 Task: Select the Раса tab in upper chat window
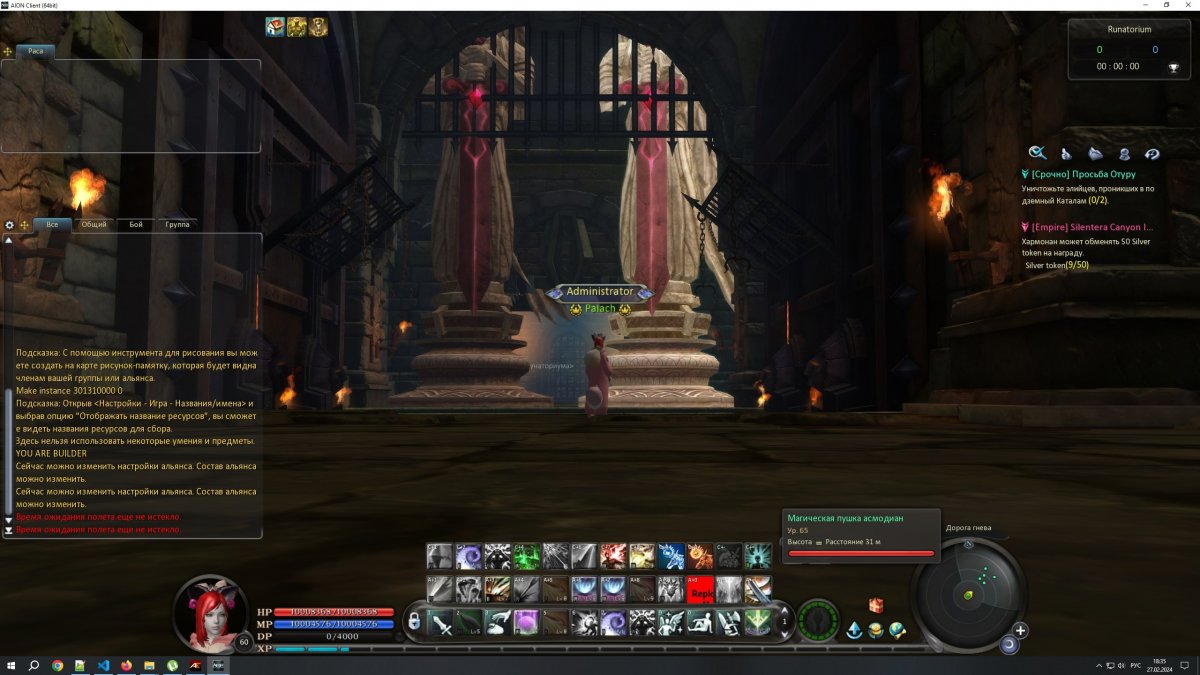(x=36, y=50)
